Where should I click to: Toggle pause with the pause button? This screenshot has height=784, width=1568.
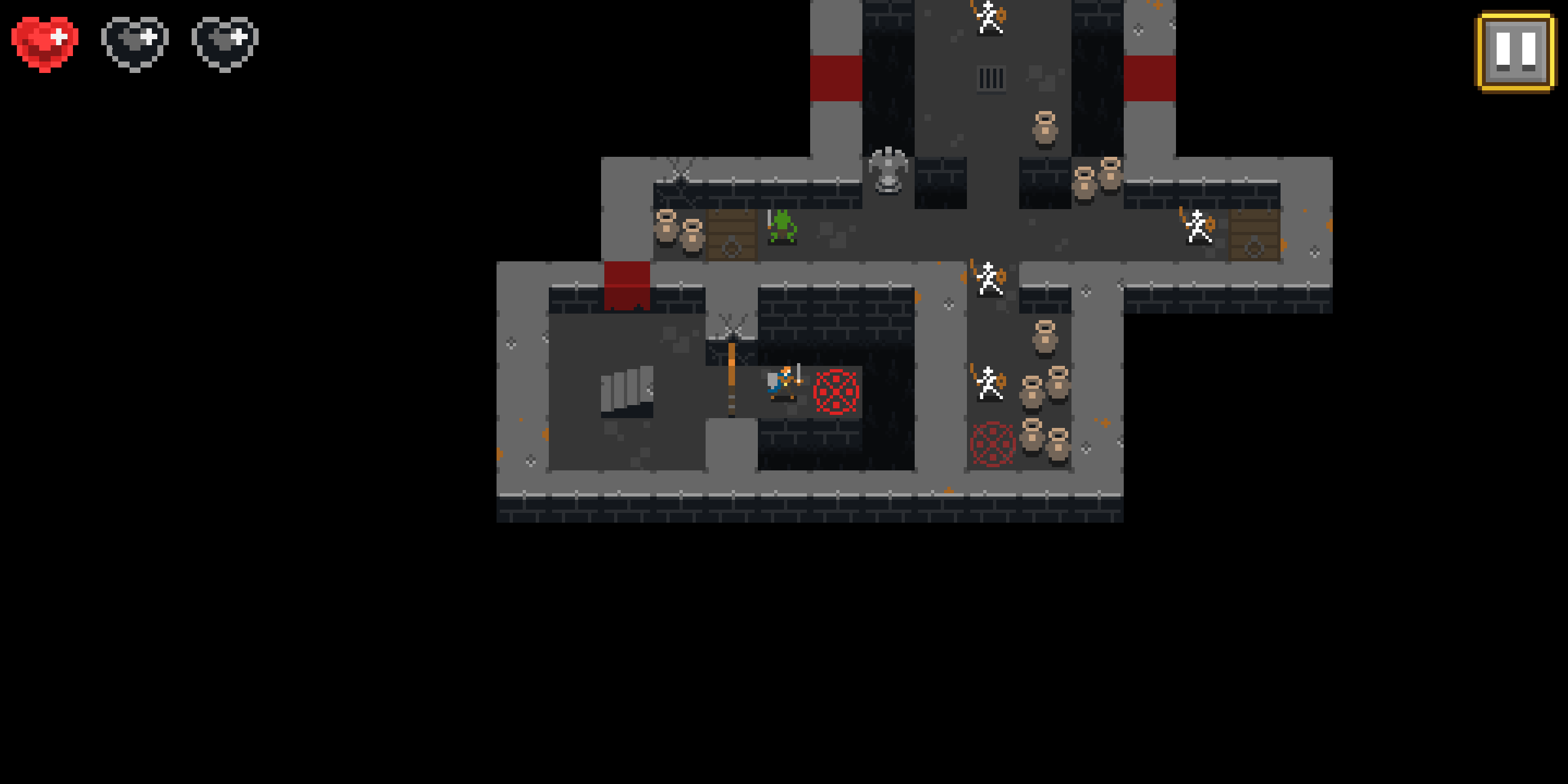tap(1516, 52)
